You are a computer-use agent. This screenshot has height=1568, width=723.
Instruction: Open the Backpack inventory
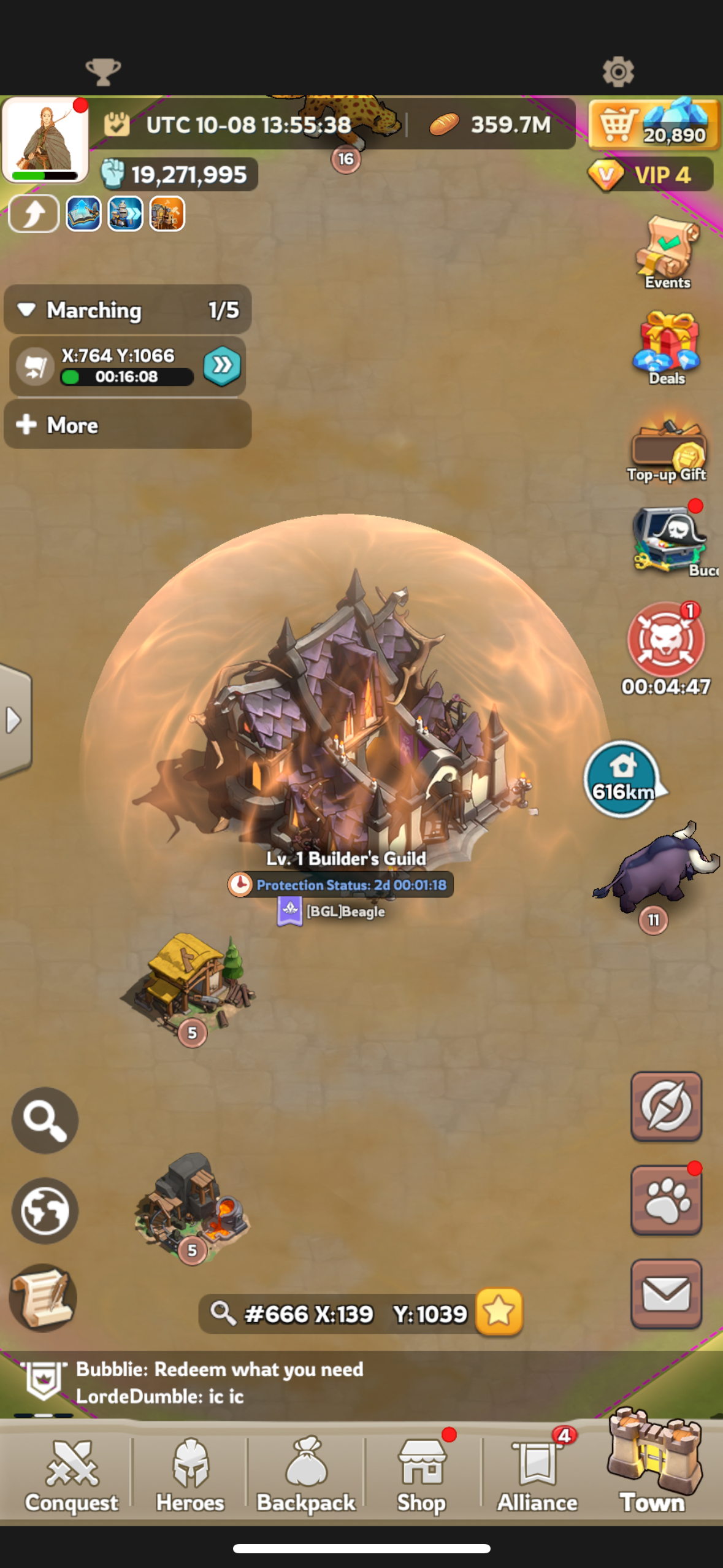pos(306,1475)
